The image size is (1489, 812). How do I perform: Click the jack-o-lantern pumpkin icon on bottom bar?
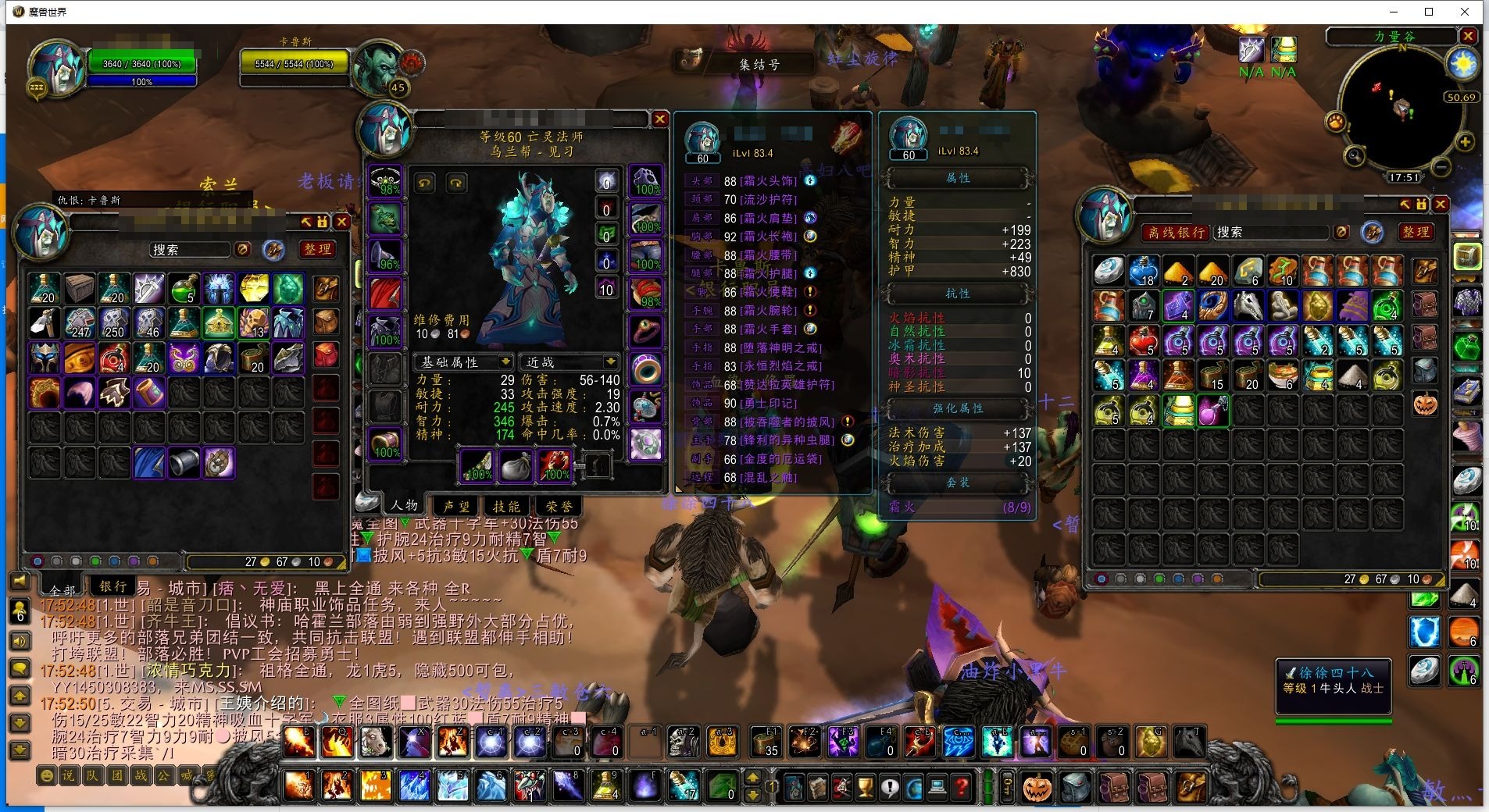[1037, 787]
